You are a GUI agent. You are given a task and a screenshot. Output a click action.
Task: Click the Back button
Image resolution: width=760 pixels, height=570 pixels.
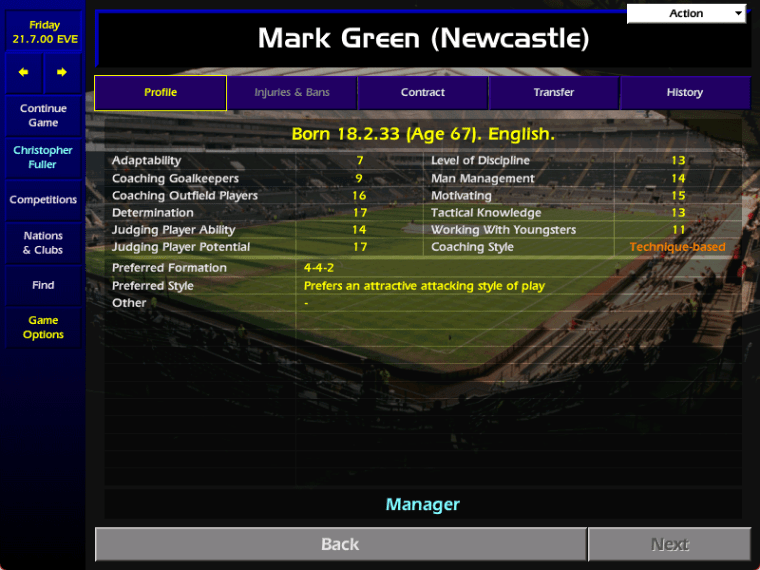tap(340, 545)
